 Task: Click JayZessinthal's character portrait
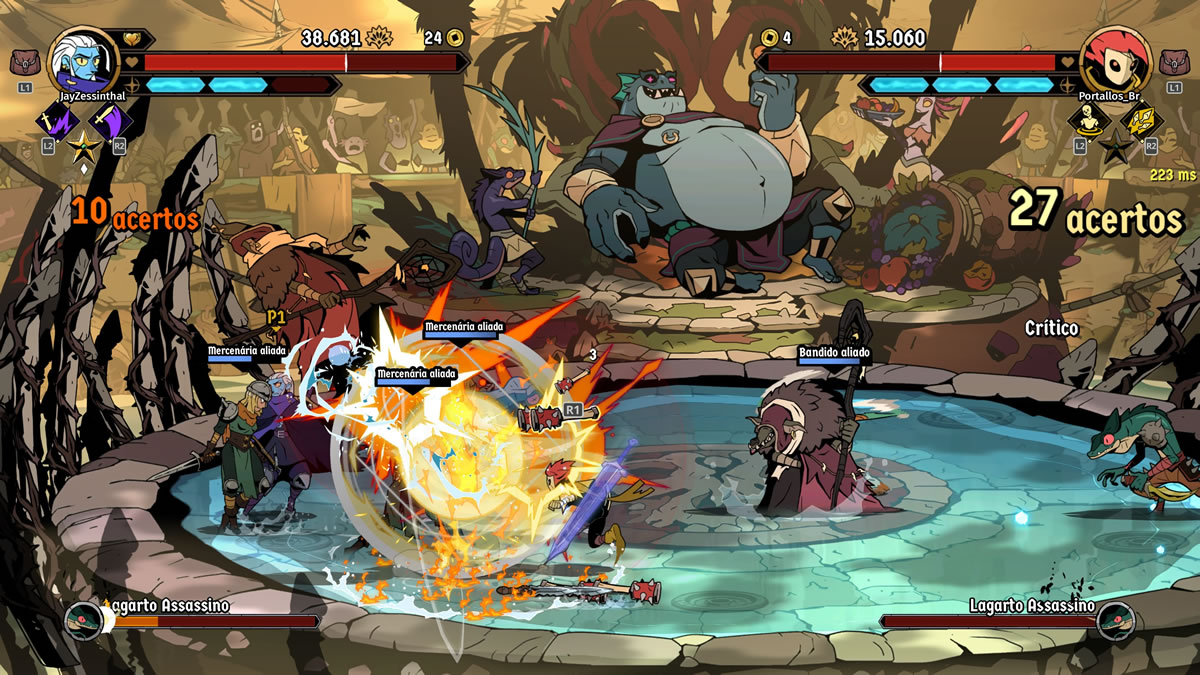pyautogui.click(x=79, y=58)
